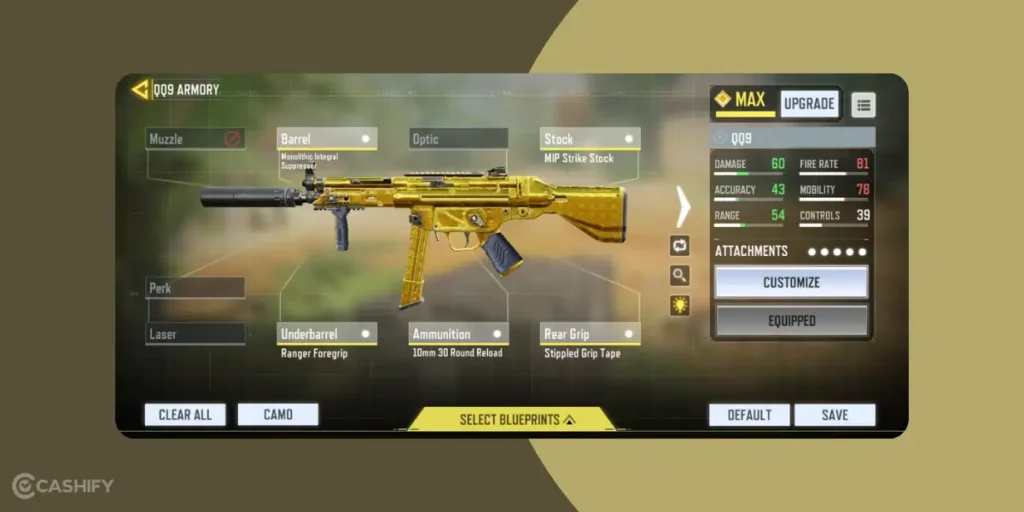Click the Customize button

point(791,282)
